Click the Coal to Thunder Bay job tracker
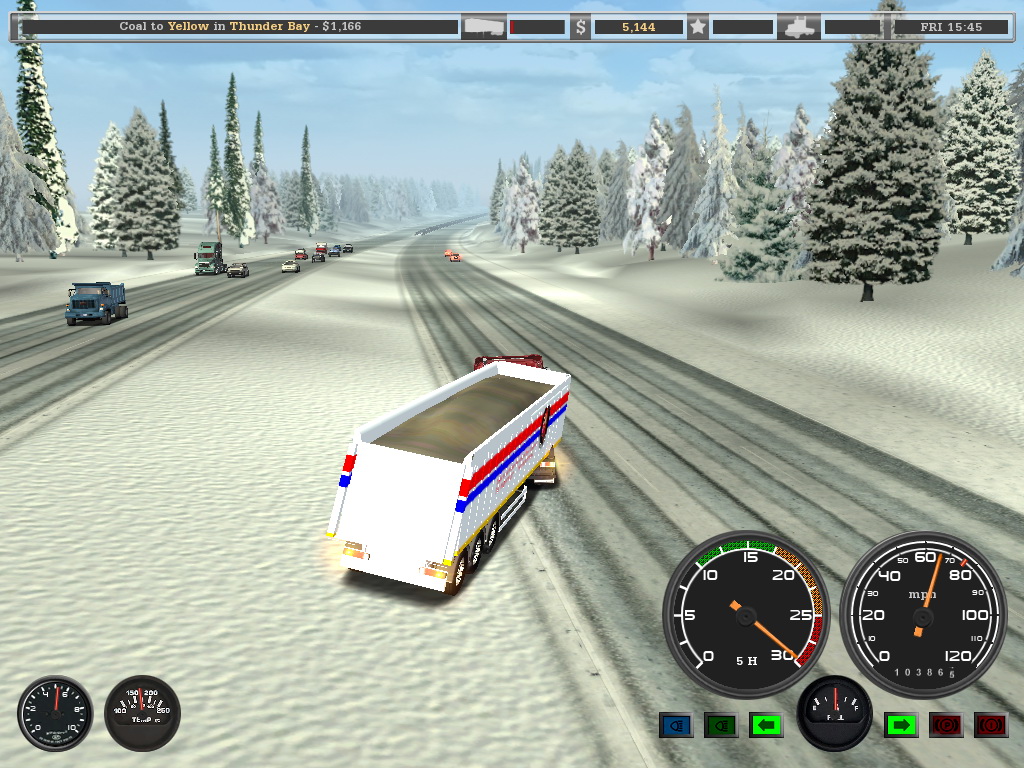This screenshot has width=1024, height=768. (238, 27)
